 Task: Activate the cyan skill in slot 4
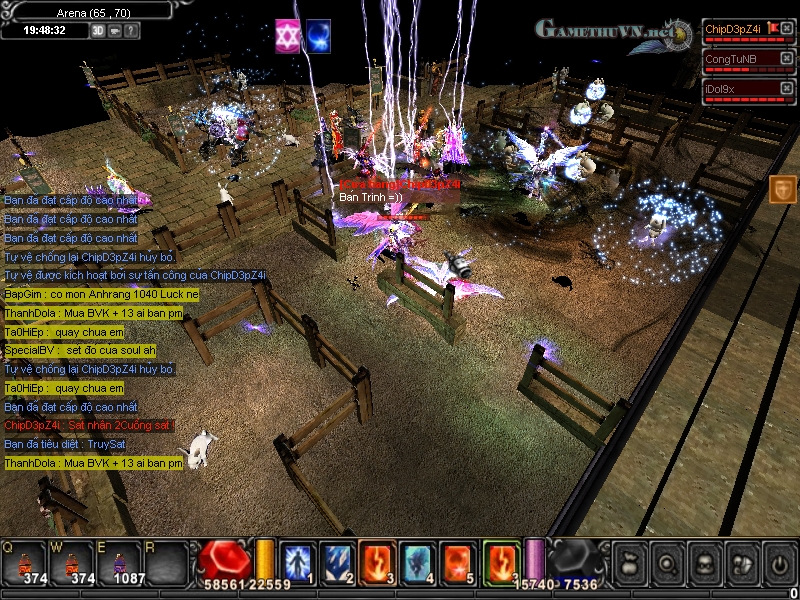point(418,561)
